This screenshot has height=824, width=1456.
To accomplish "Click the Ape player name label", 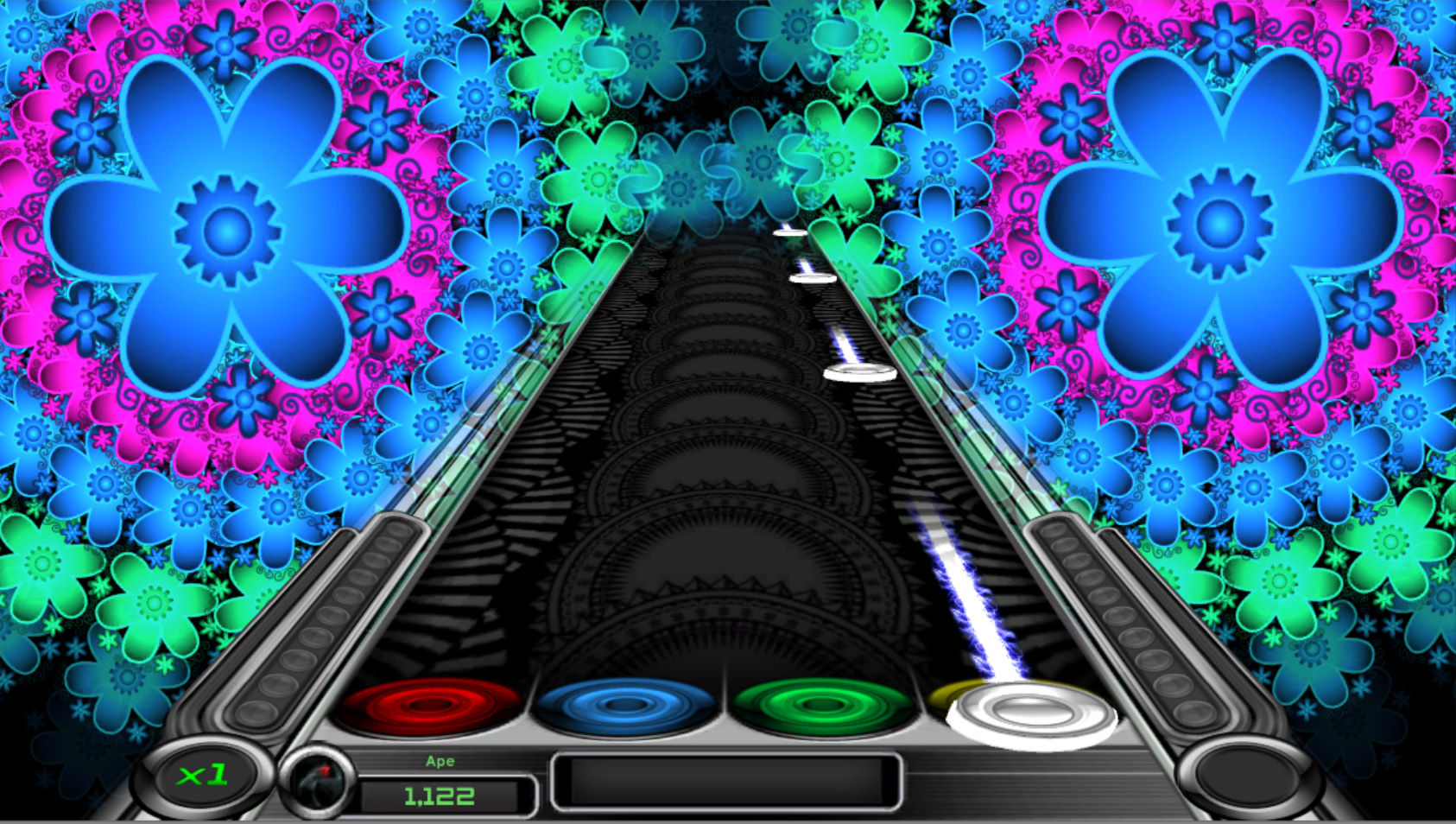I will [441, 761].
